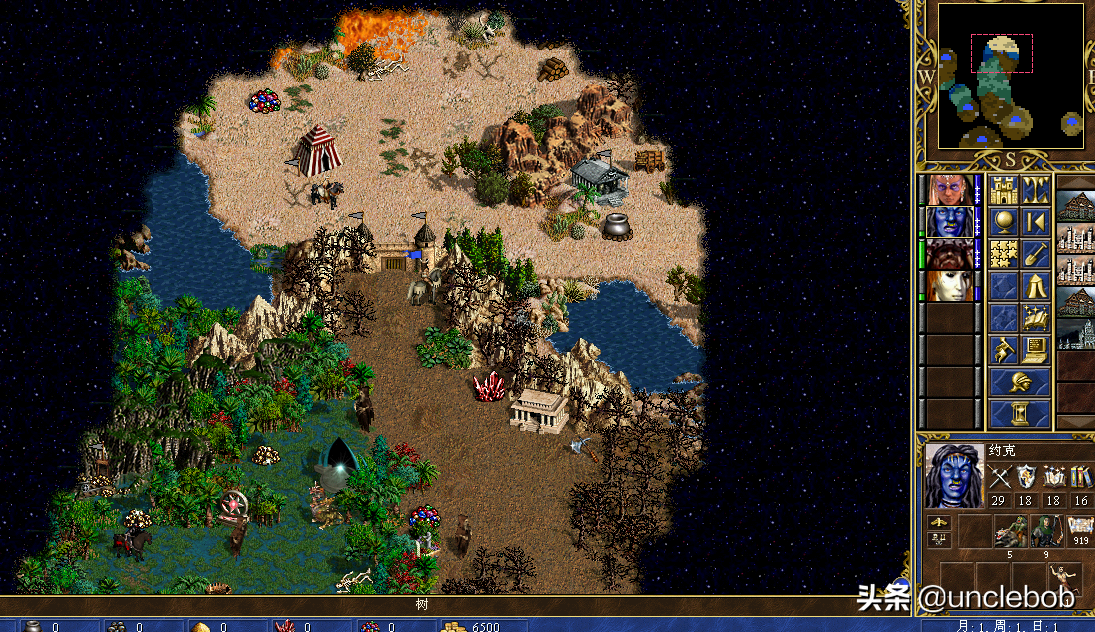Open the large blue-faced hero portrait in the info panel
This screenshot has height=632, width=1095.
coord(954,476)
